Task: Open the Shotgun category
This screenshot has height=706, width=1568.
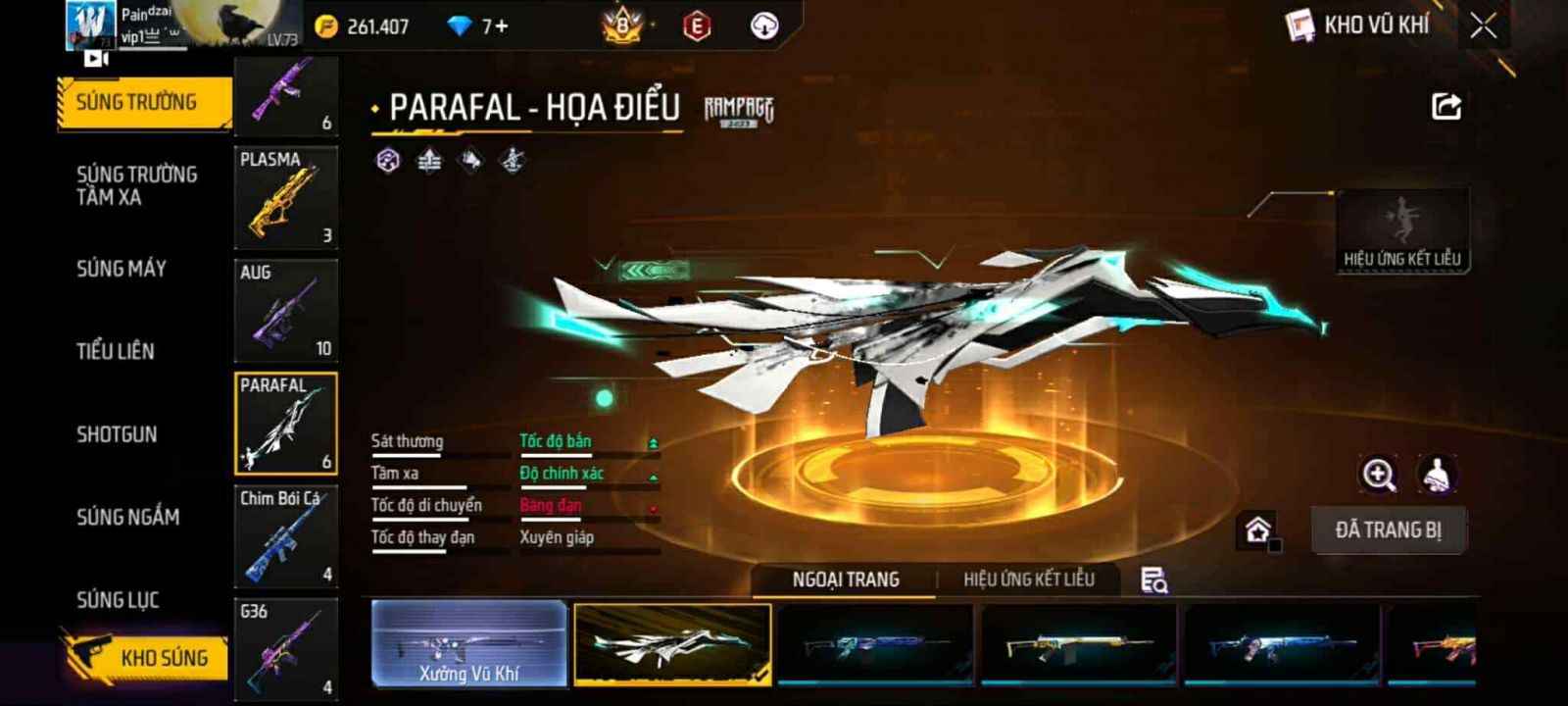Action: [117, 434]
